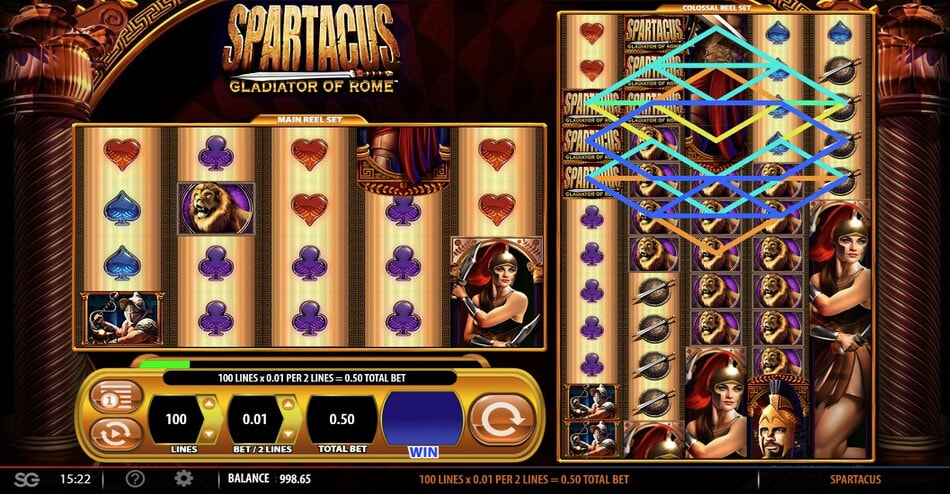Increase the number of lines
The height and width of the screenshot is (494, 950).
(208, 404)
